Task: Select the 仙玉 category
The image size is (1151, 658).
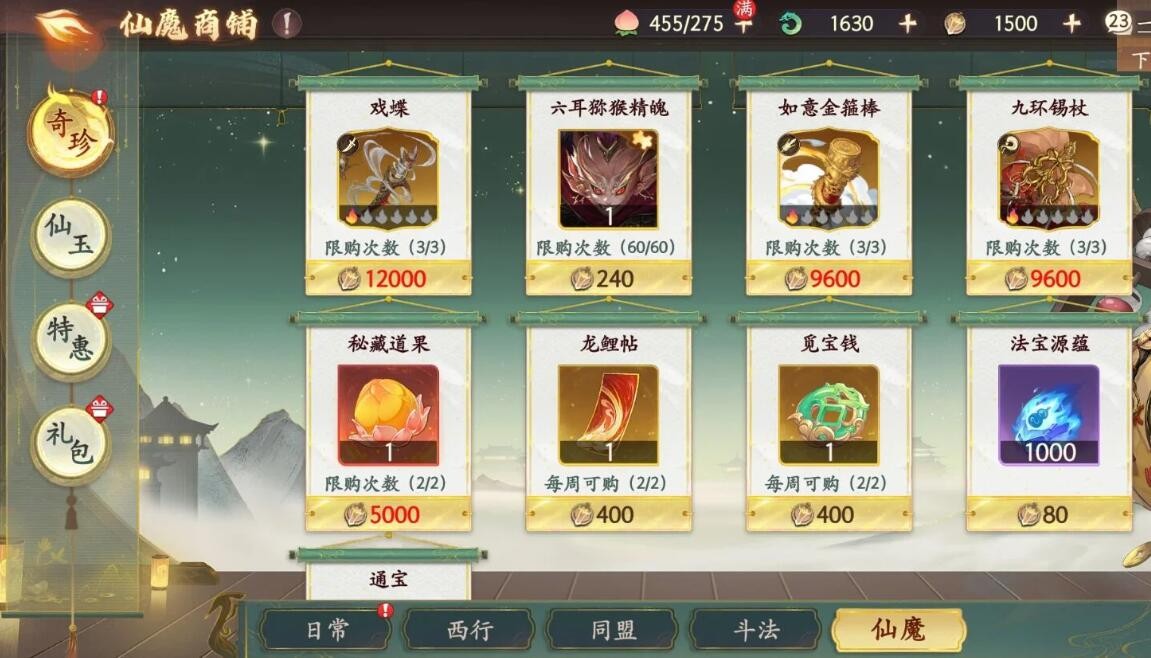Action: point(70,236)
